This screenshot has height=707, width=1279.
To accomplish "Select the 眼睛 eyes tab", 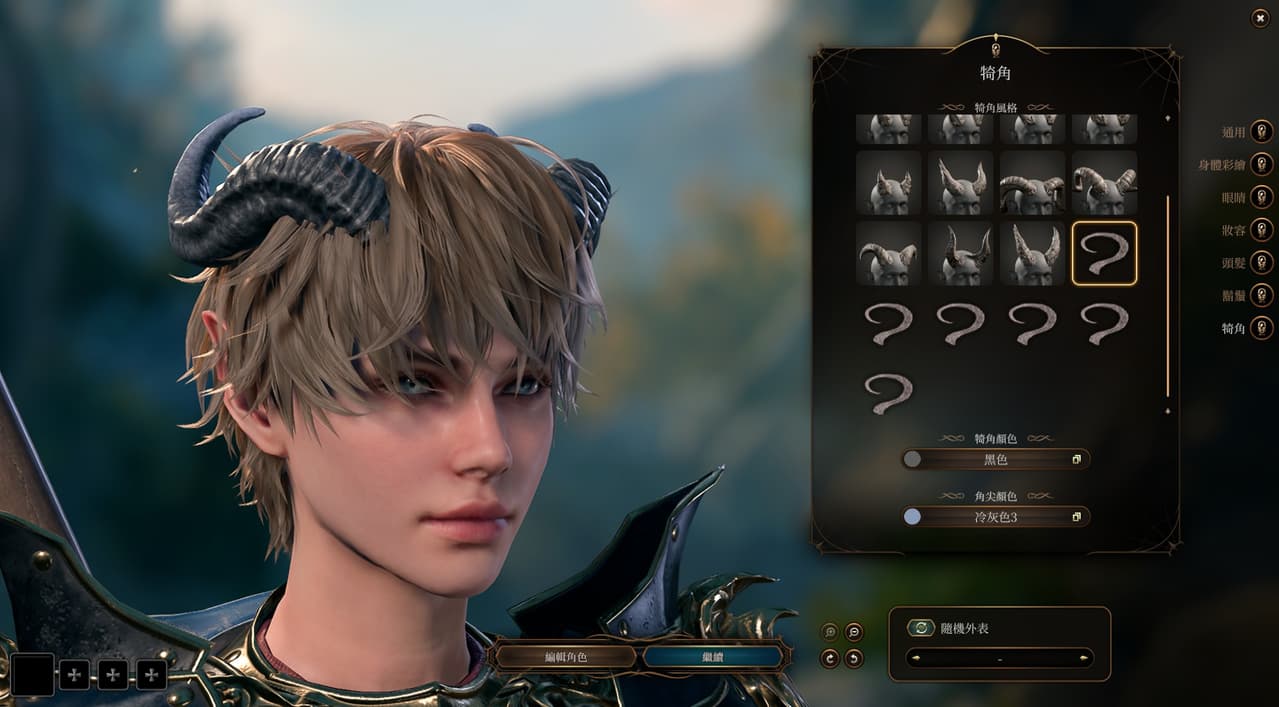I will tap(1261, 197).
